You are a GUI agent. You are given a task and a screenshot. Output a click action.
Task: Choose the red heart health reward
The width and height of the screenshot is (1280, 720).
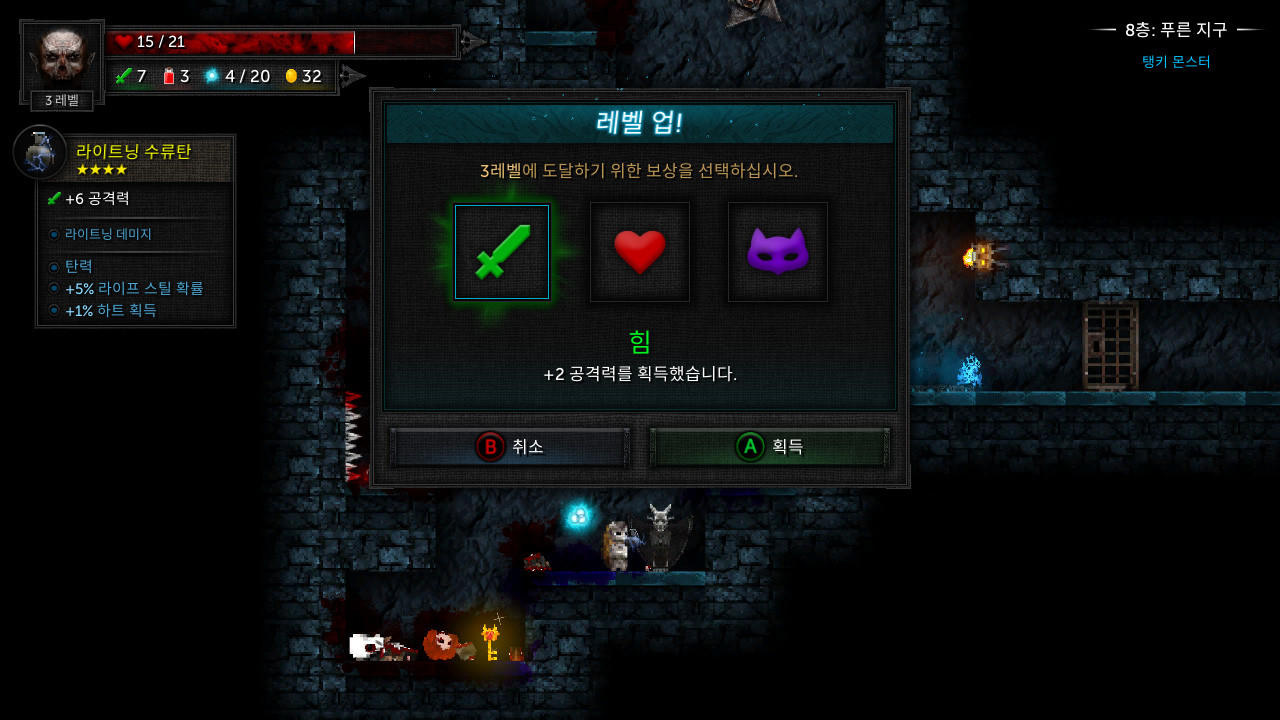click(x=639, y=251)
